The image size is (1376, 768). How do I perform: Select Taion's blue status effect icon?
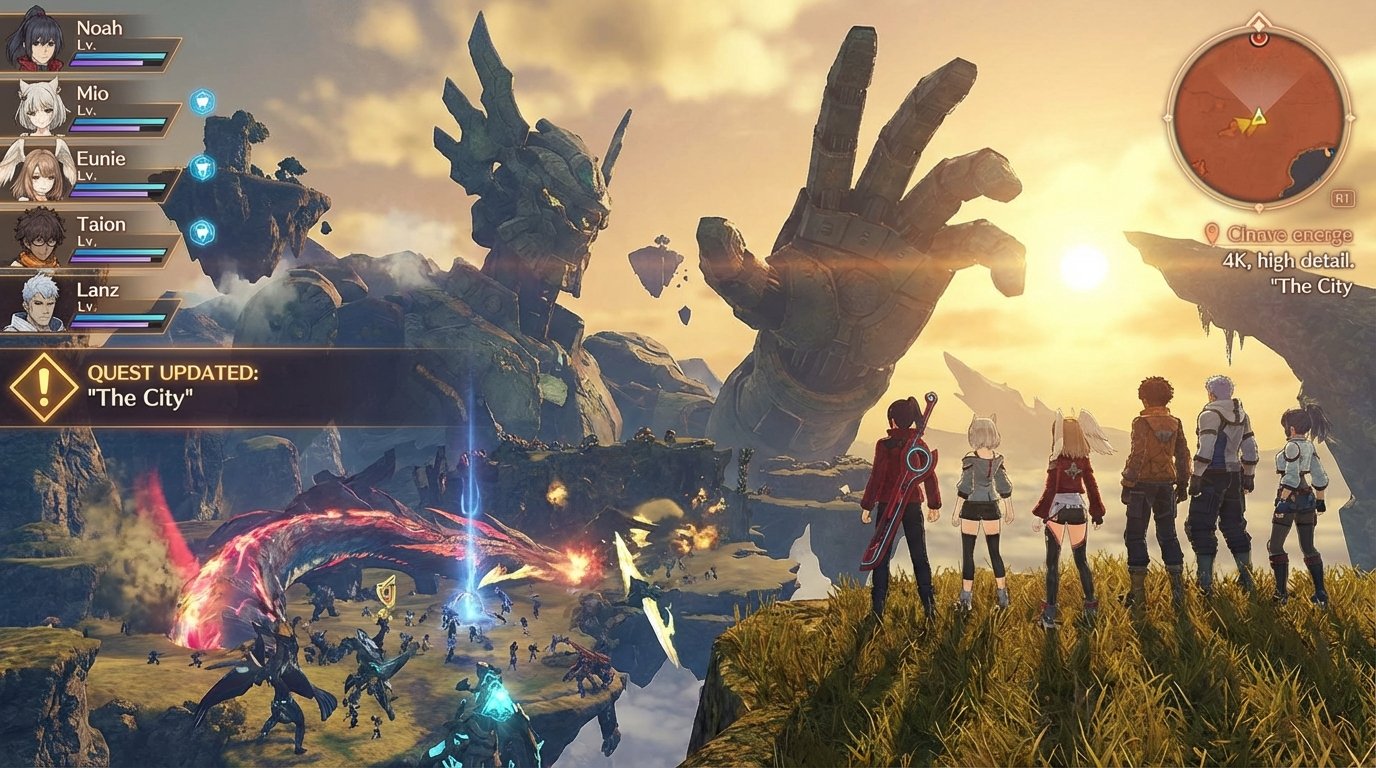[x=204, y=231]
